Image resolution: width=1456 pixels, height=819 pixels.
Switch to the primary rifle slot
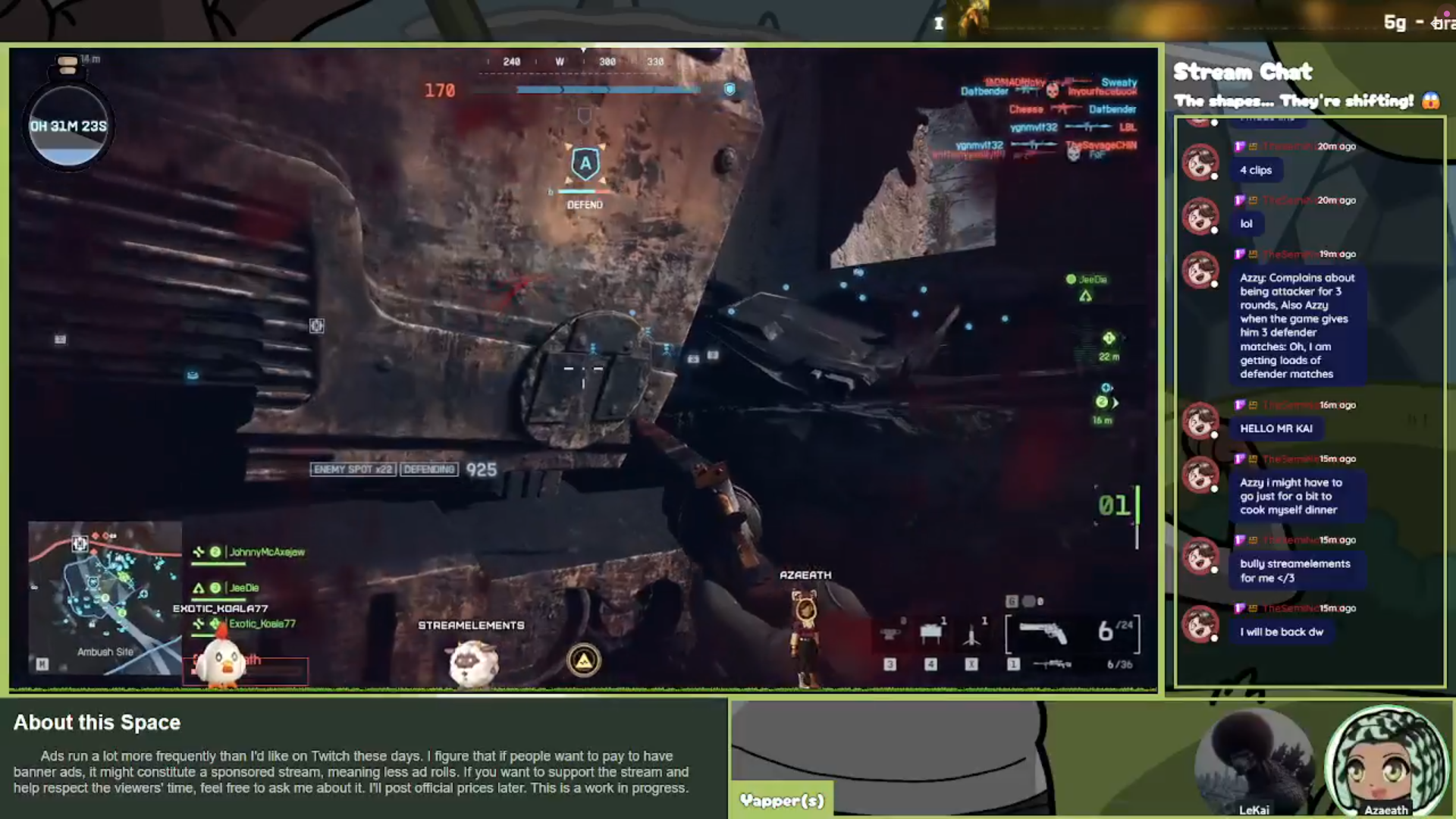pyautogui.click(x=1052, y=664)
